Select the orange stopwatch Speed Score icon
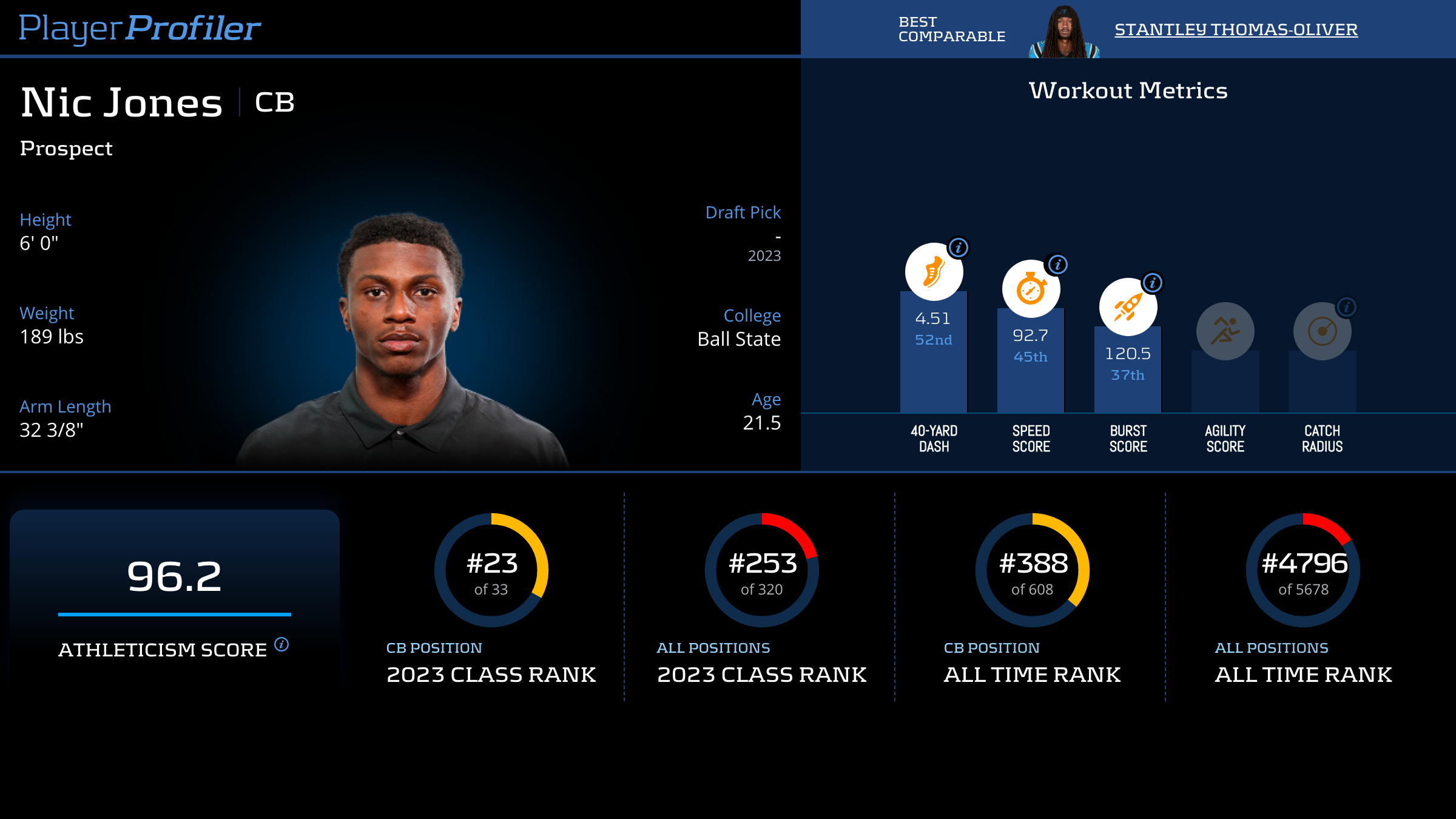The height and width of the screenshot is (819, 1456). pos(1030,289)
